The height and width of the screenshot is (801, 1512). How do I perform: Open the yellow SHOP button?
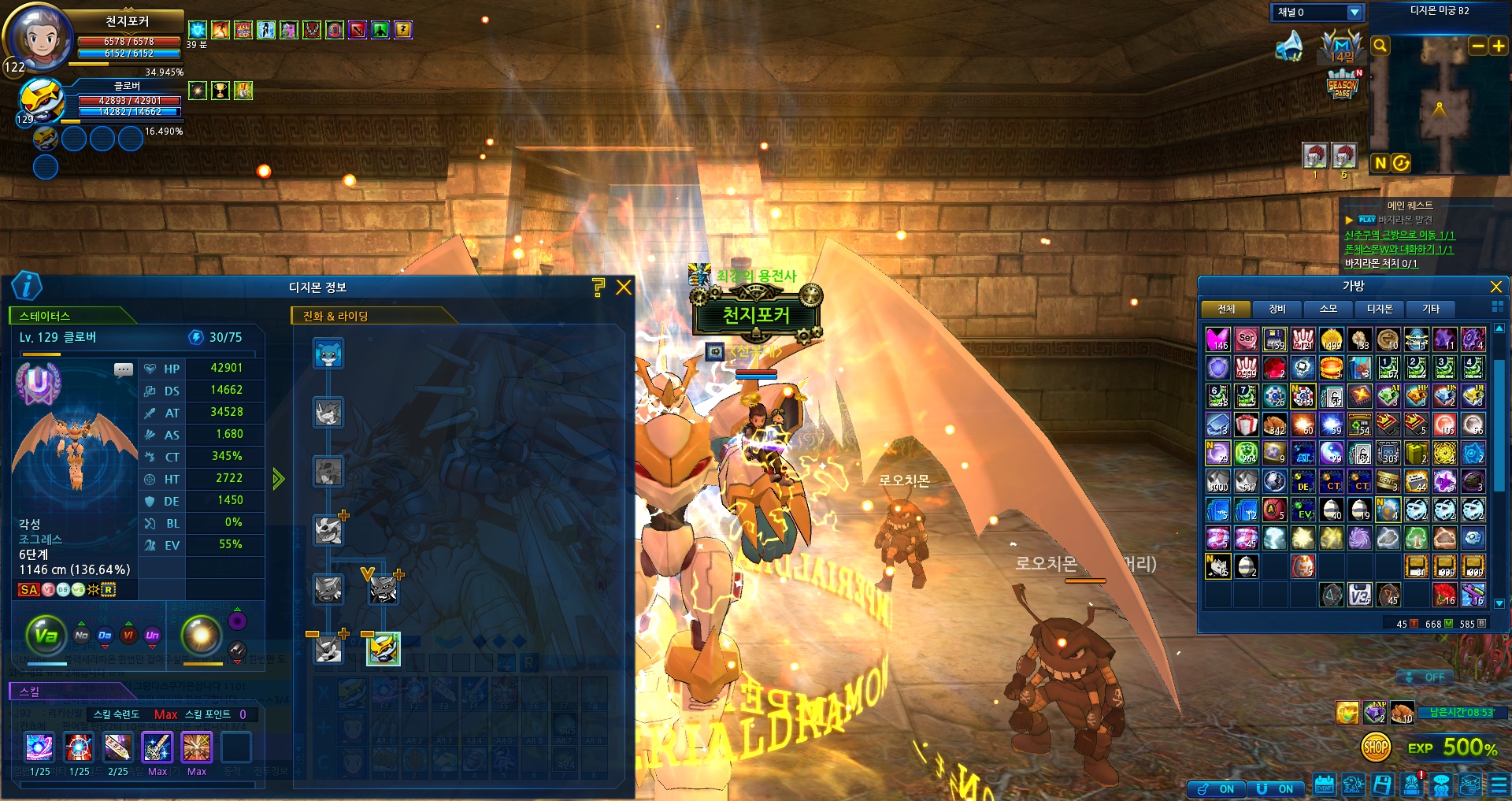tap(1376, 747)
